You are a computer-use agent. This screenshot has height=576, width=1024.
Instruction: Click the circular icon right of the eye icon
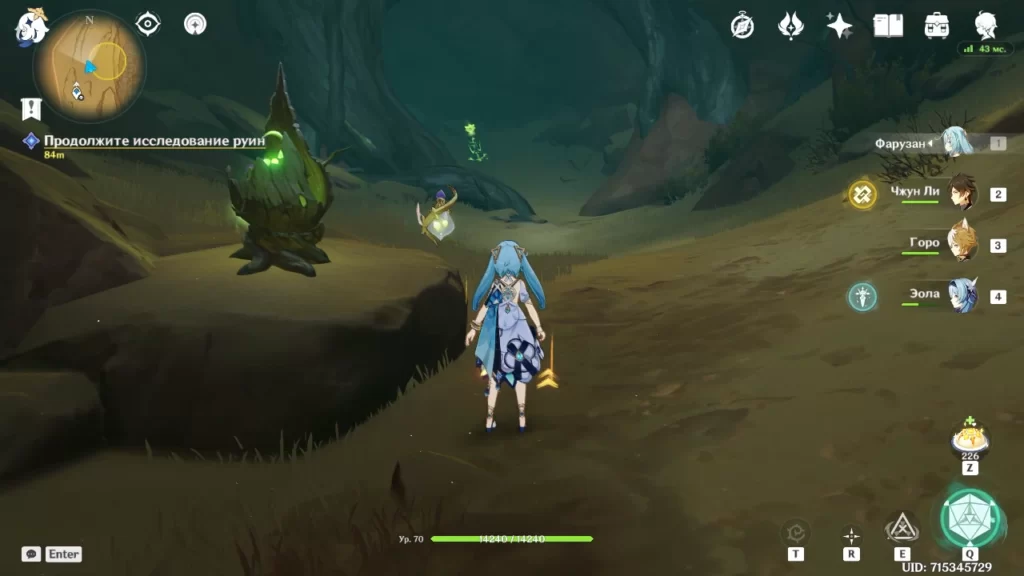tap(196, 23)
